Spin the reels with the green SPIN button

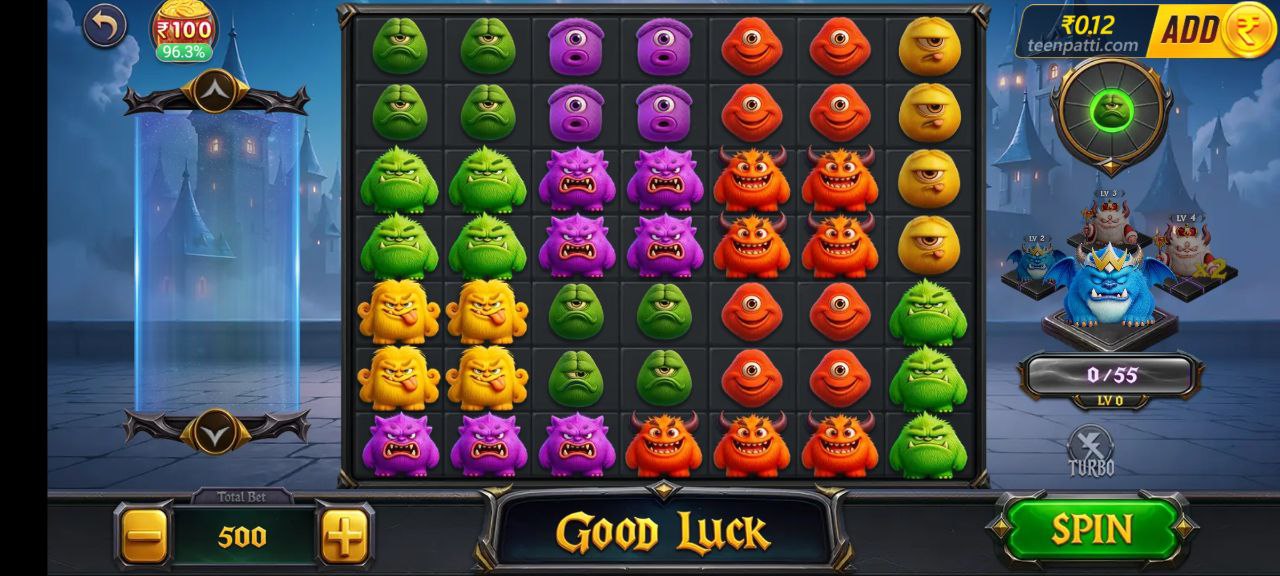click(1092, 529)
